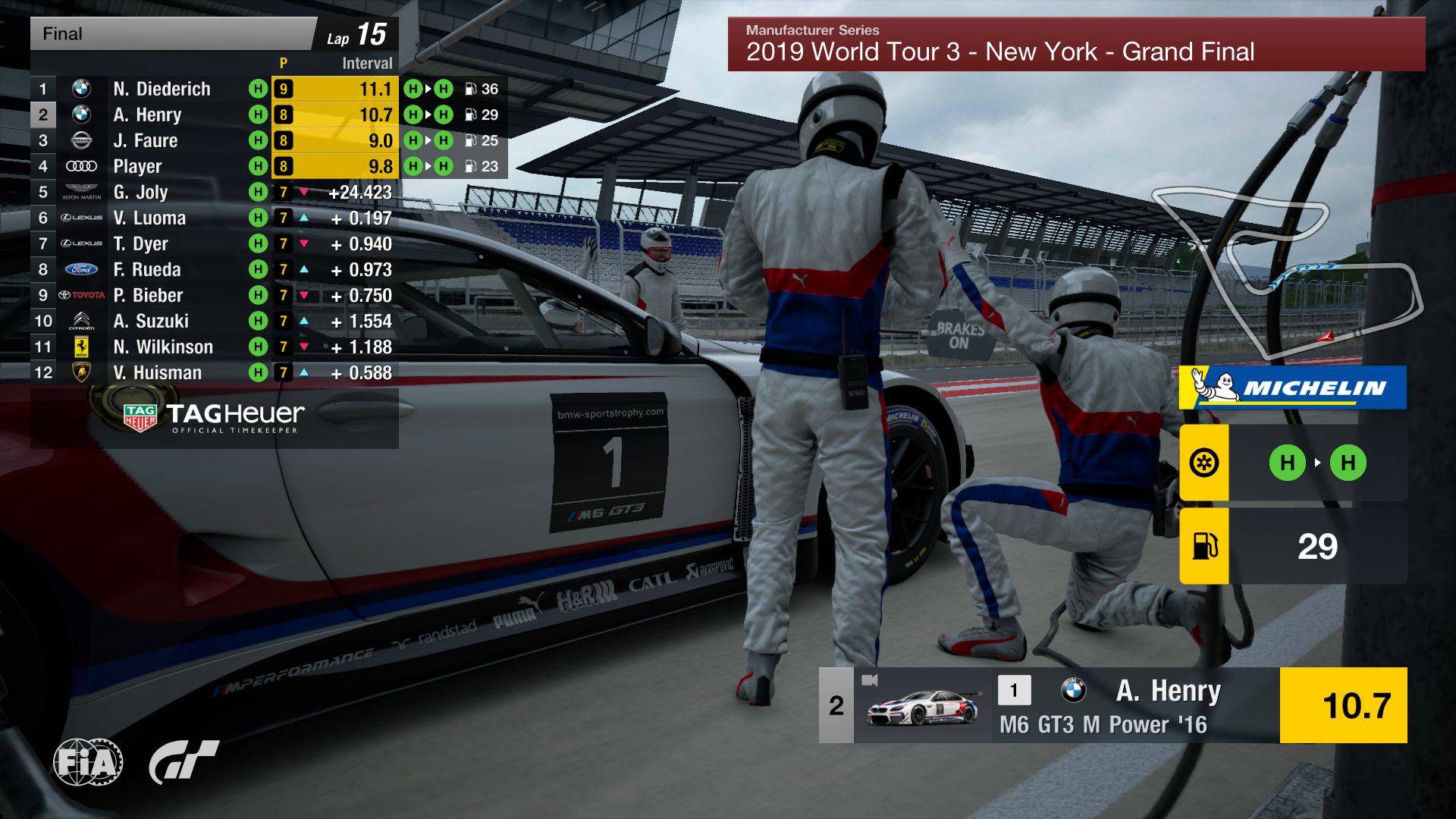Select the Audi 'Player' row
Image resolution: width=1456 pixels, height=819 pixels.
[137, 166]
